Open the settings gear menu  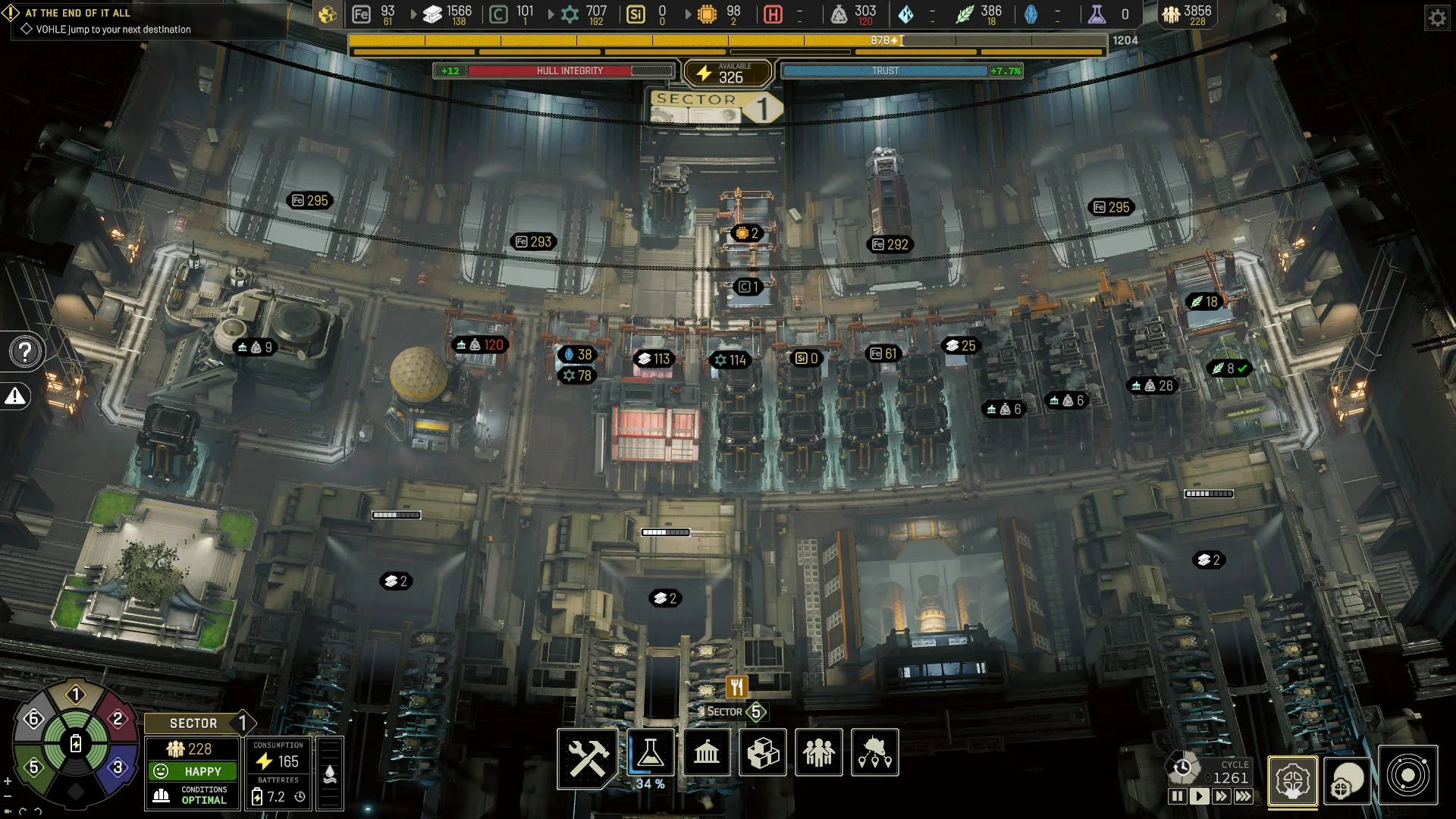point(1437,17)
